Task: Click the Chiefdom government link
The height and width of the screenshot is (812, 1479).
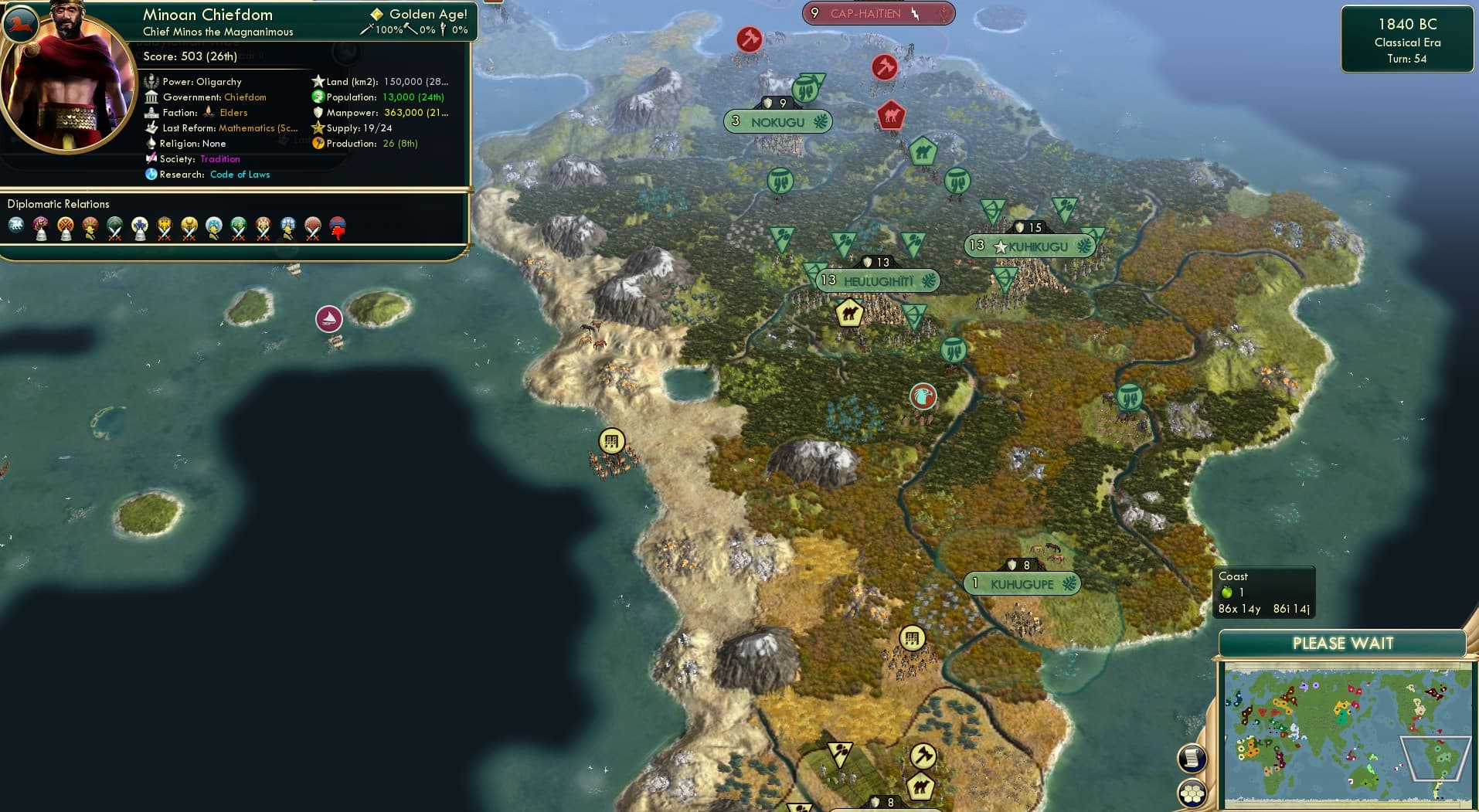Action: [x=244, y=97]
